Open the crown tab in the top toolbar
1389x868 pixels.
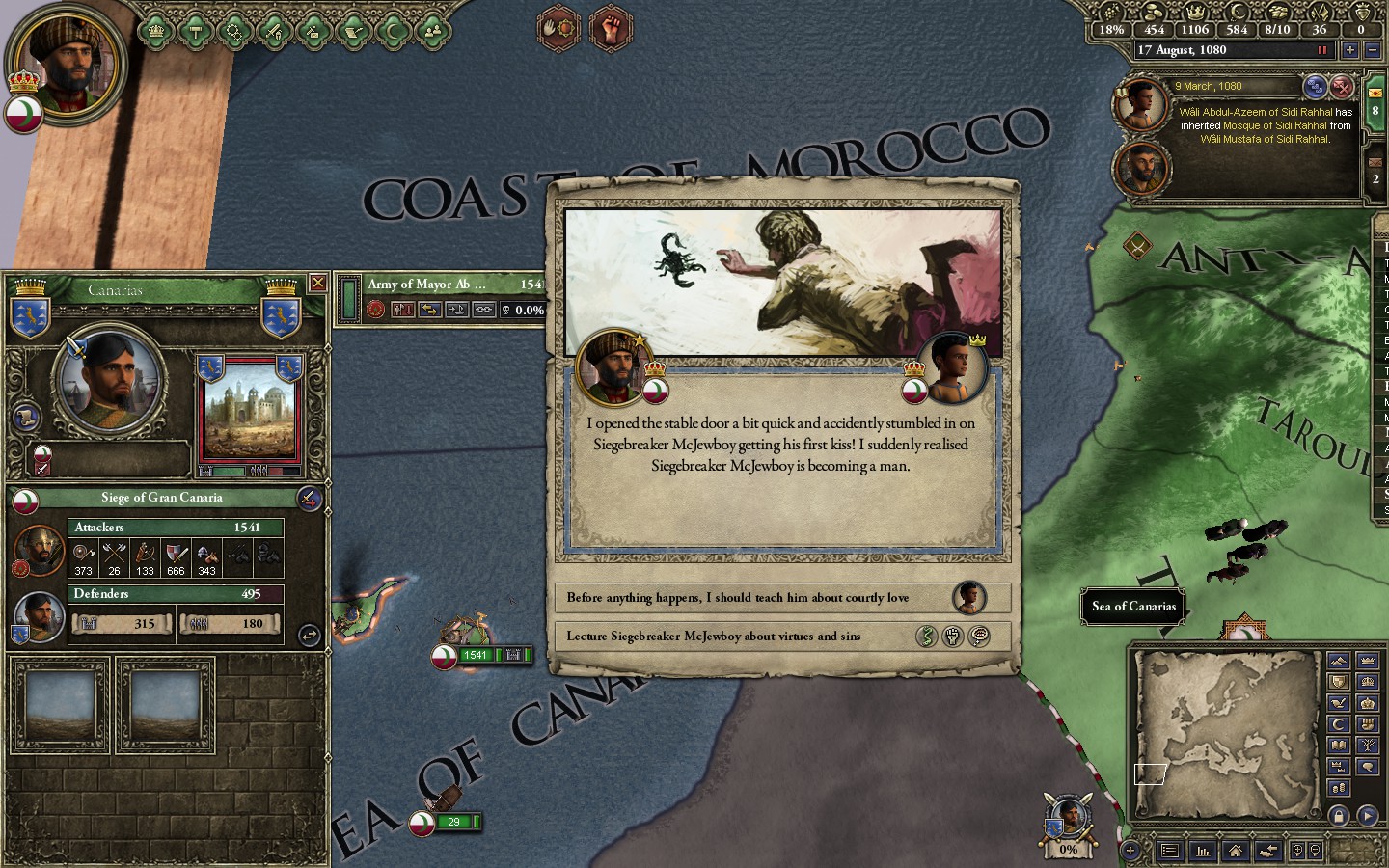156,31
